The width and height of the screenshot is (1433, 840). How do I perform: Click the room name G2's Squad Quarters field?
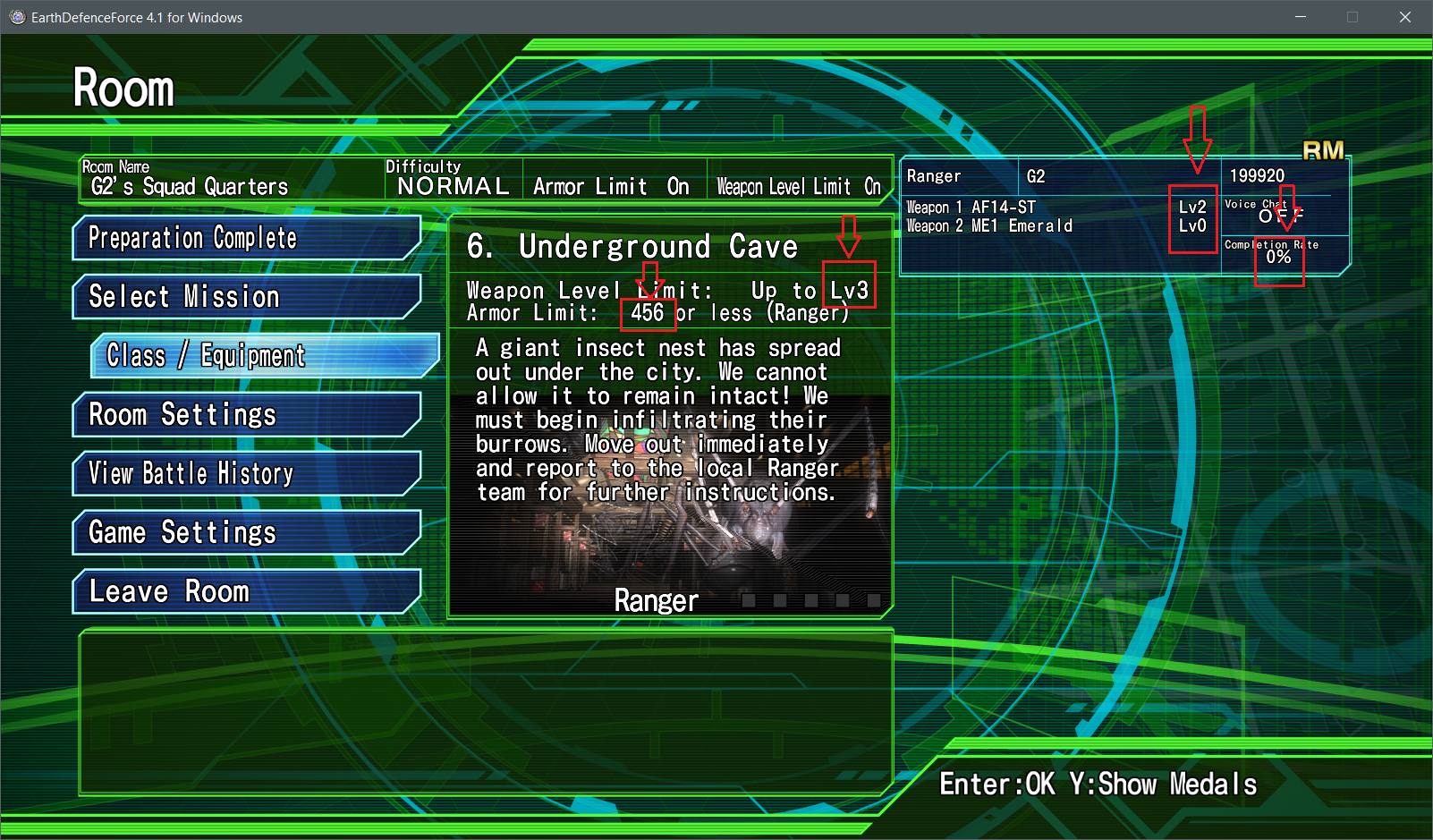188,187
